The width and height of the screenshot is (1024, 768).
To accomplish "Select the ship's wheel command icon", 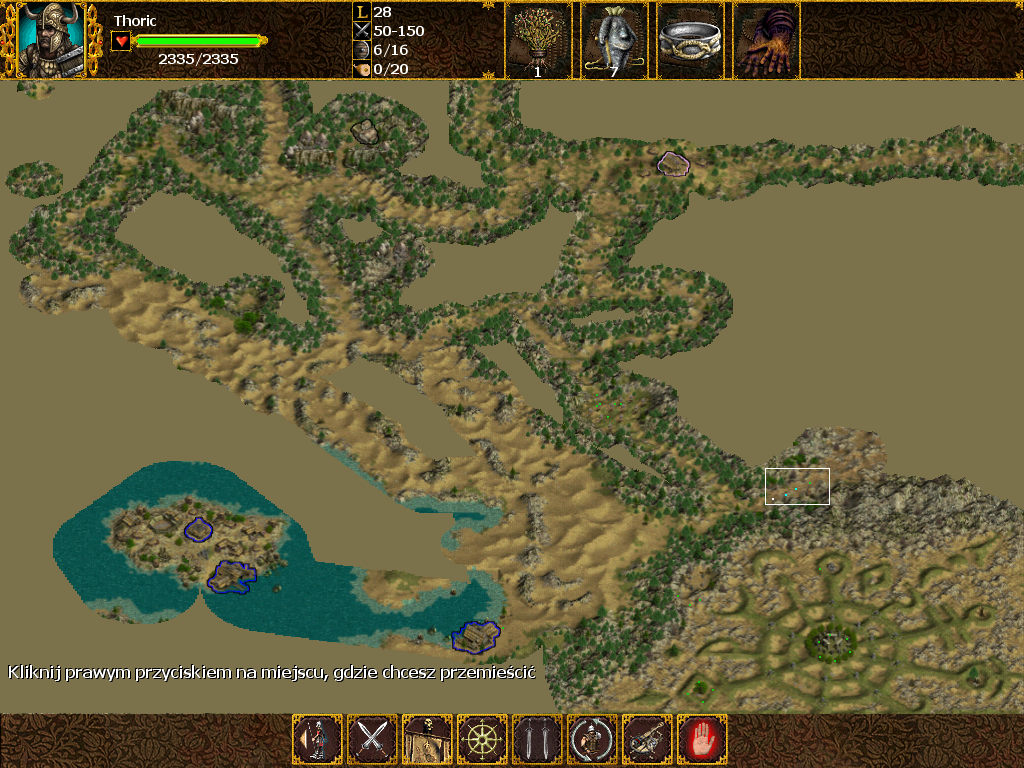I will click(x=482, y=740).
